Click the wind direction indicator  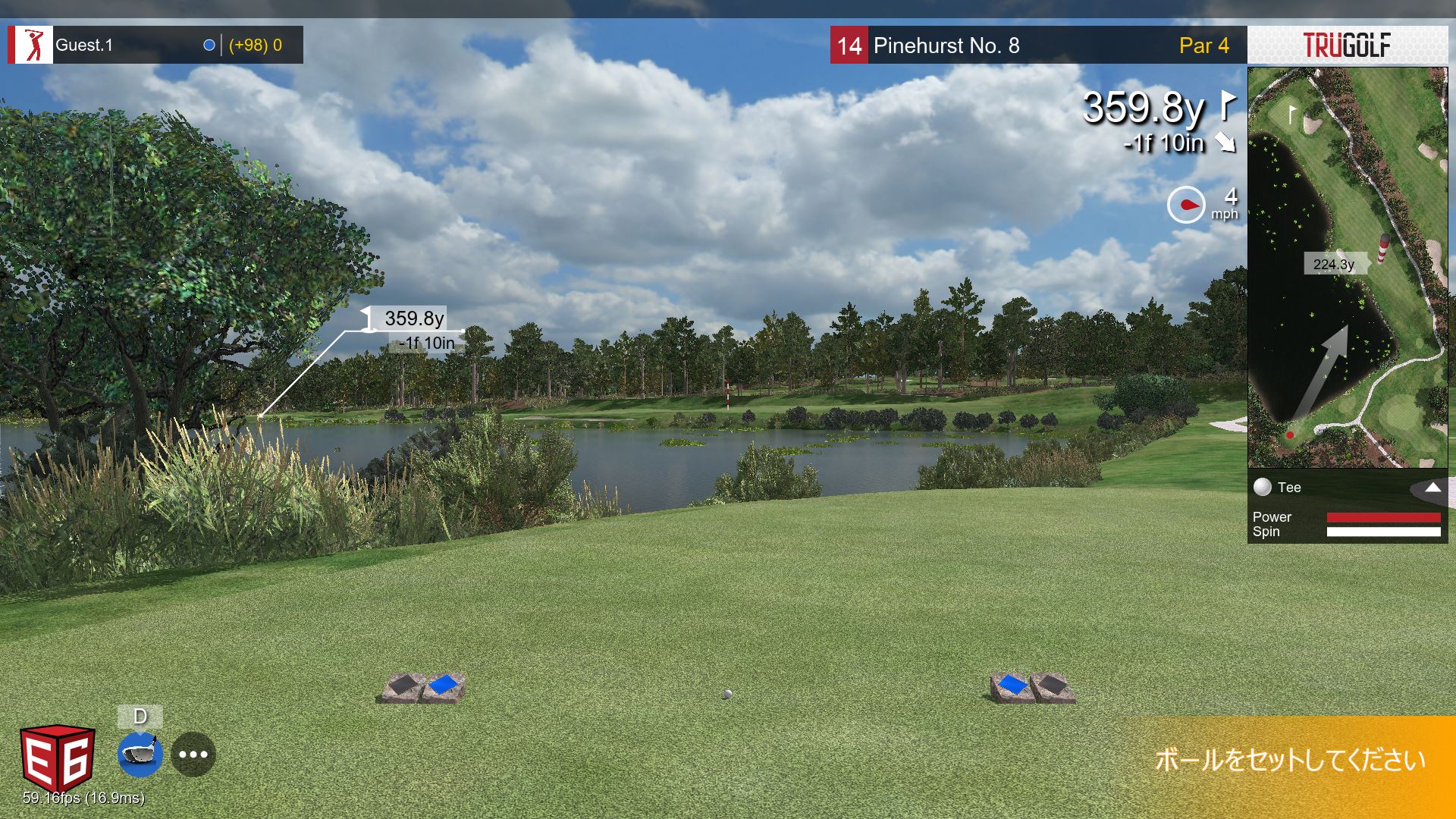[1187, 202]
